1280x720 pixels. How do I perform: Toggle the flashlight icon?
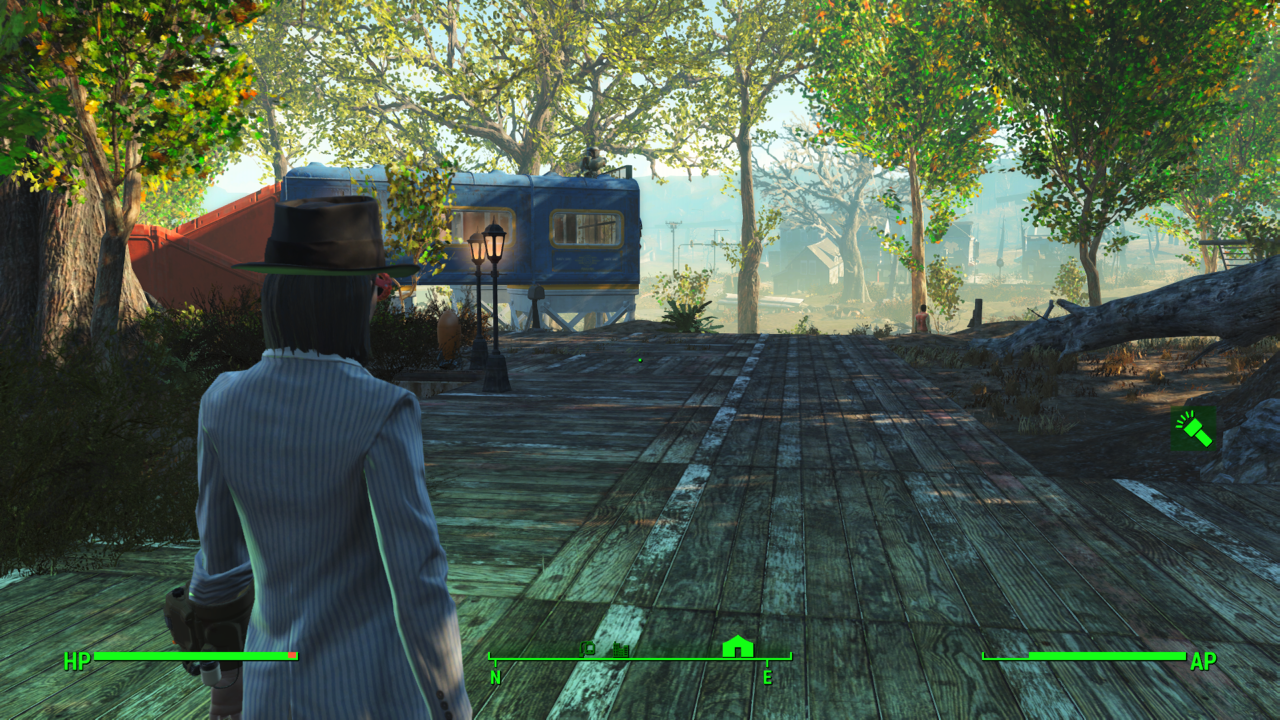pos(1194,429)
